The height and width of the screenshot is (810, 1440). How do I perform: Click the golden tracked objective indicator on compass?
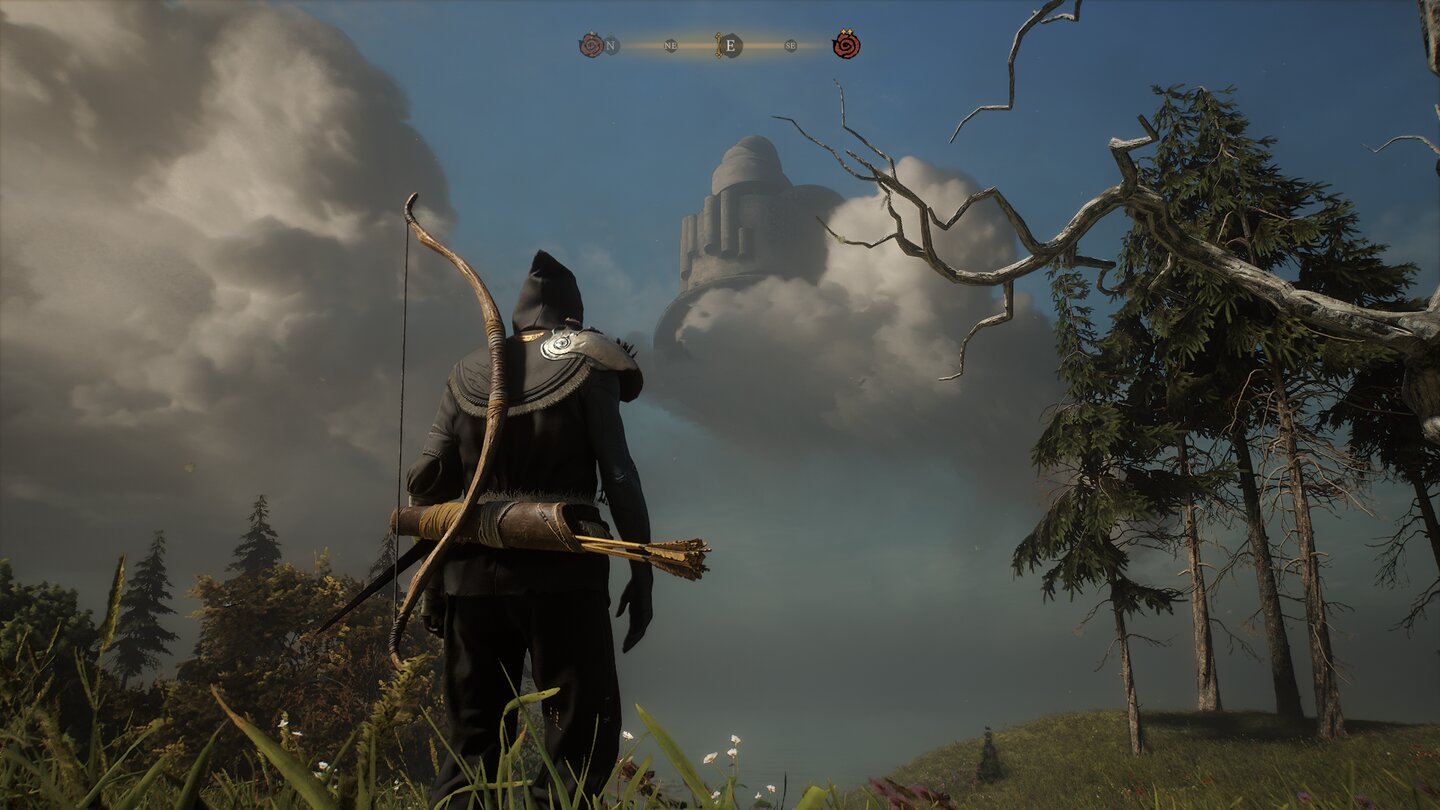[x=719, y=45]
